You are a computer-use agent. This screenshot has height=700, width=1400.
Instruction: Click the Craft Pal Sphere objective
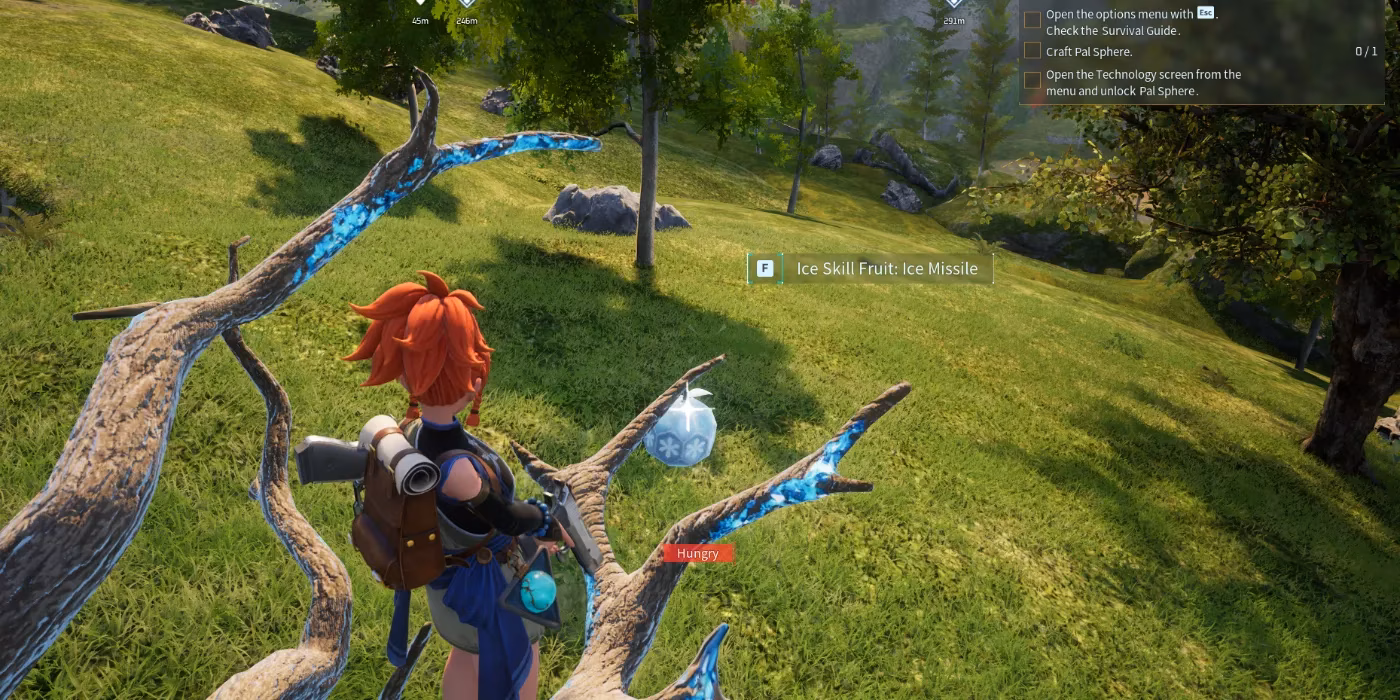[x=1089, y=51]
